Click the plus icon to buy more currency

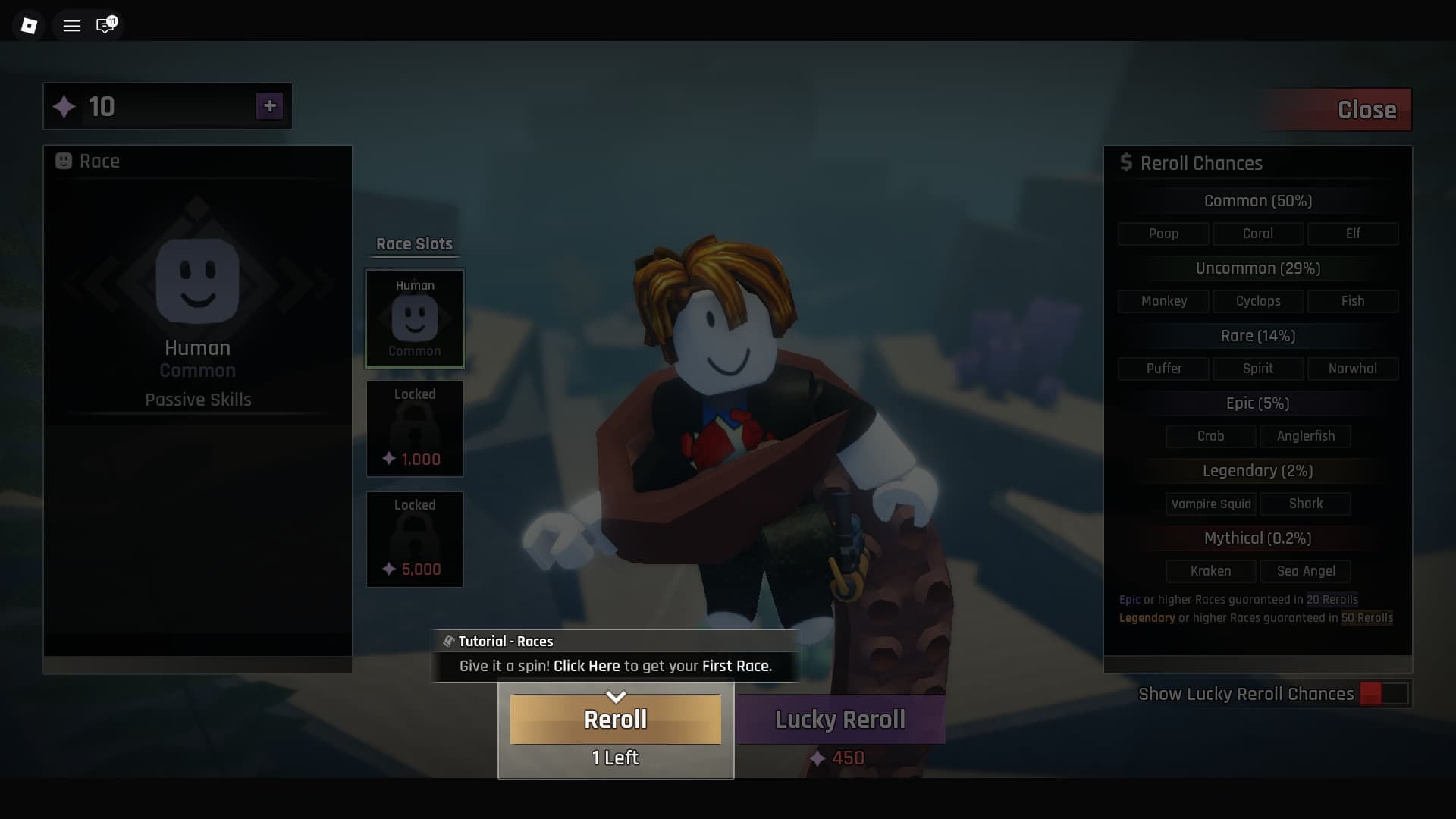click(270, 106)
